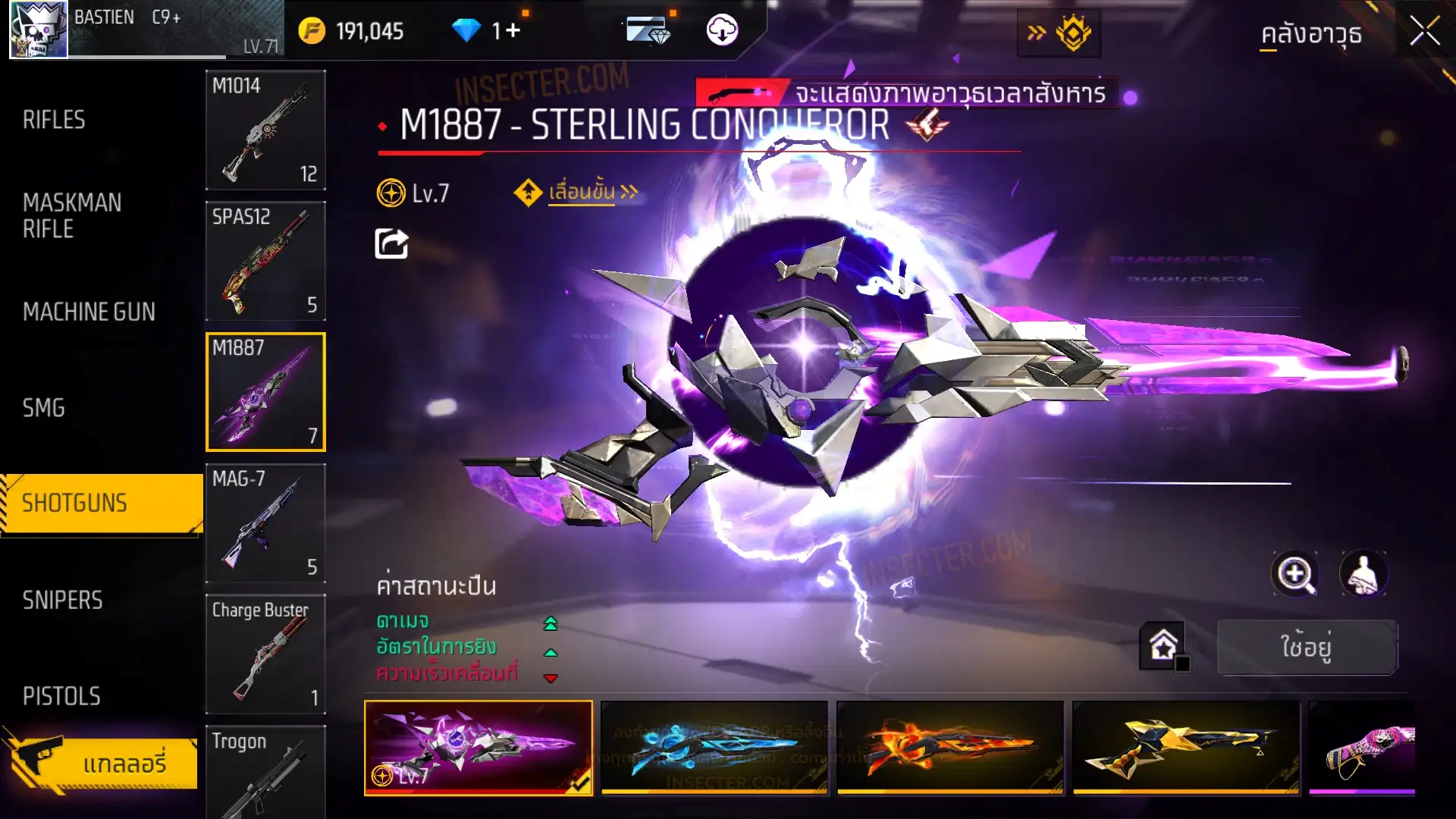Show the SMG weapon category
1456x819 pixels.
[44, 408]
